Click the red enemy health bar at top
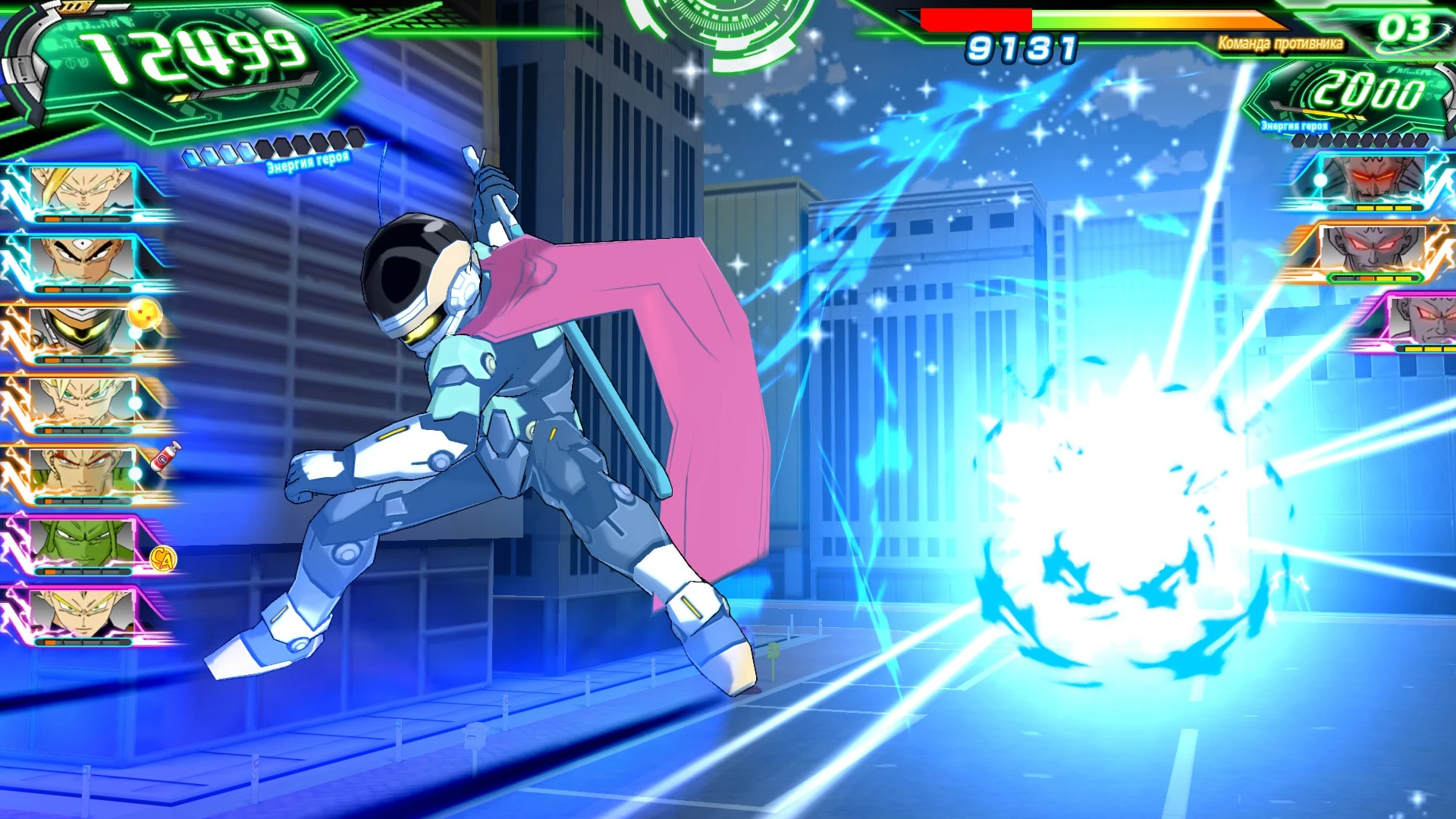 [x=978, y=17]
